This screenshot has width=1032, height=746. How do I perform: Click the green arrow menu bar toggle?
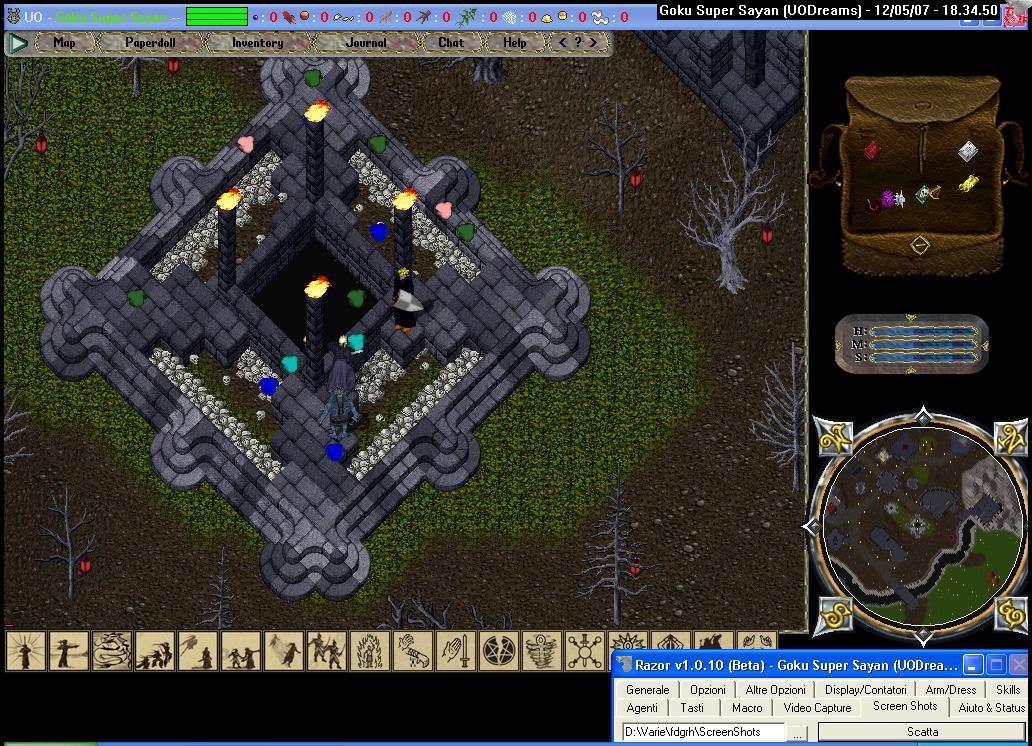click(18, 43)
